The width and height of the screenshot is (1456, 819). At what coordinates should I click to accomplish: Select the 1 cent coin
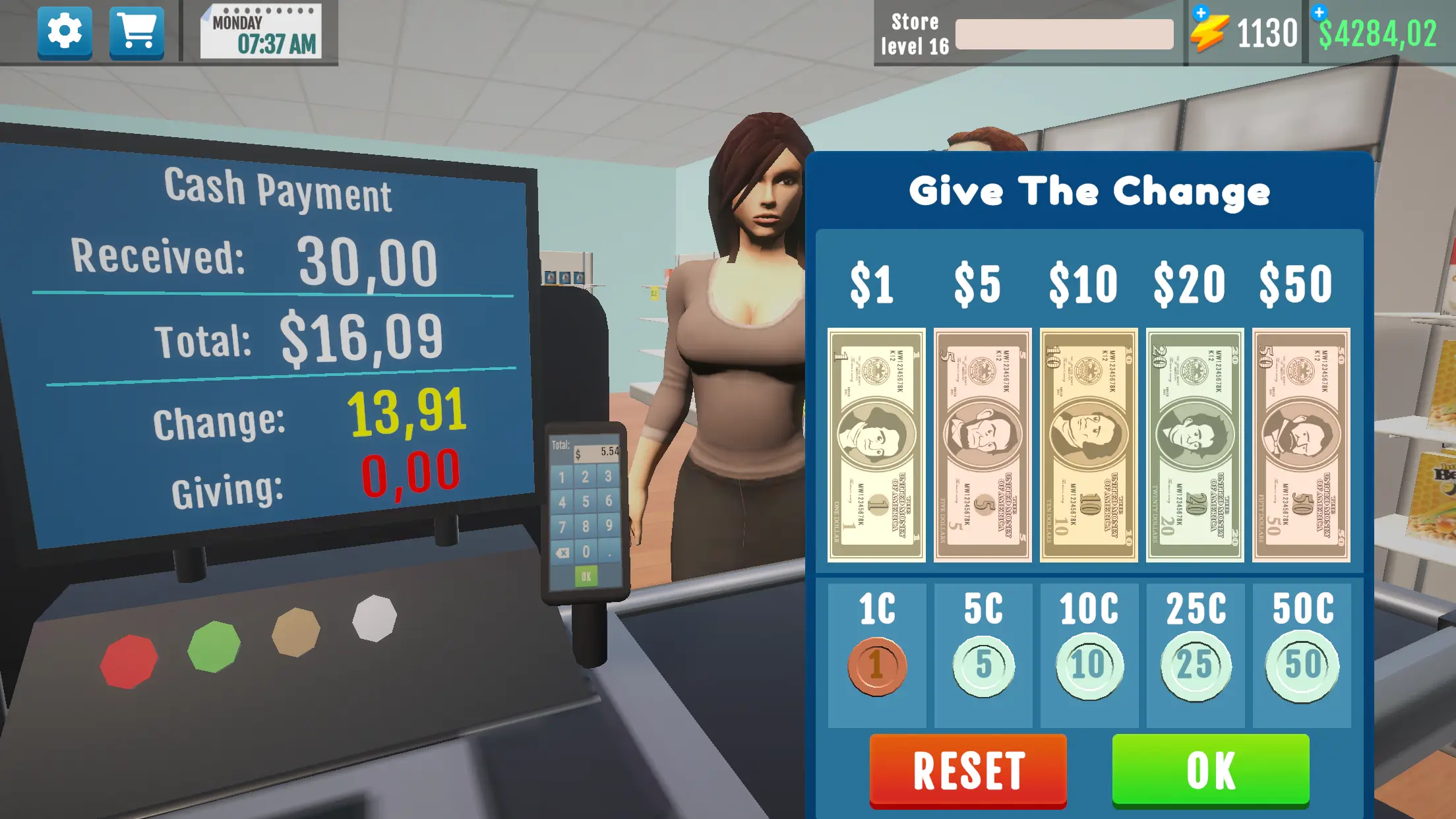tap(877, 666)
